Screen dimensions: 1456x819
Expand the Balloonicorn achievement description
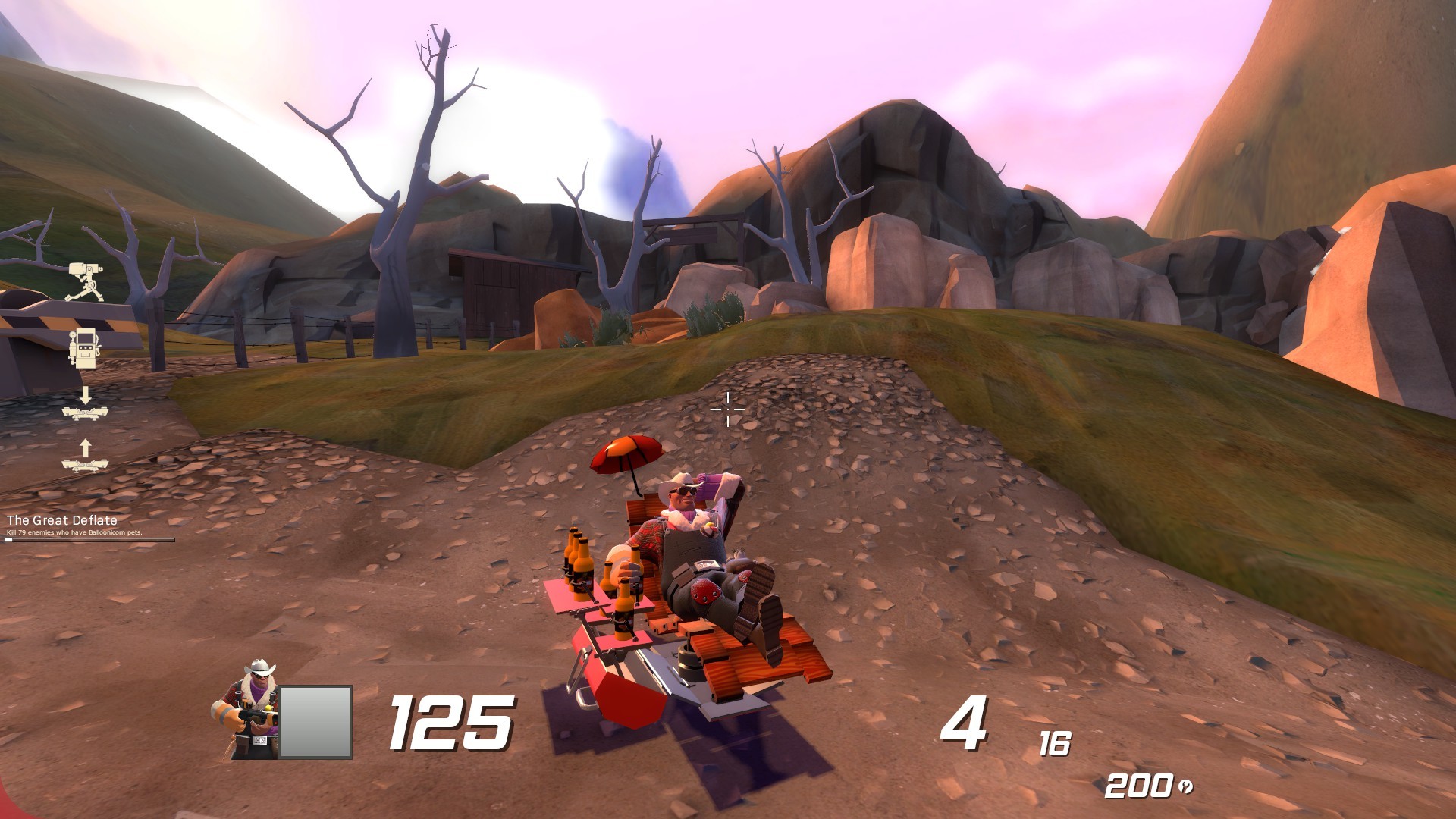tap(76, 534)
